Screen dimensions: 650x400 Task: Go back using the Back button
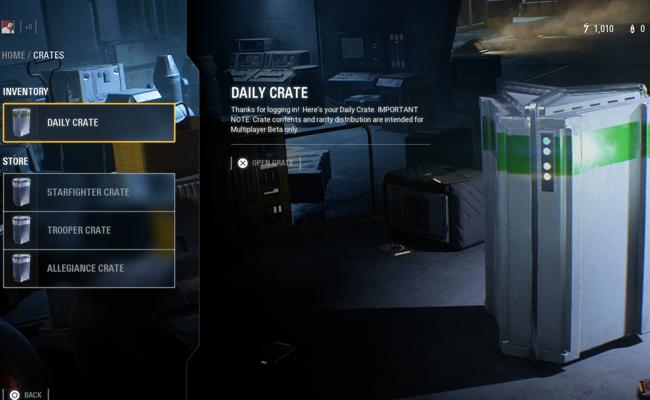coord(26,394)
